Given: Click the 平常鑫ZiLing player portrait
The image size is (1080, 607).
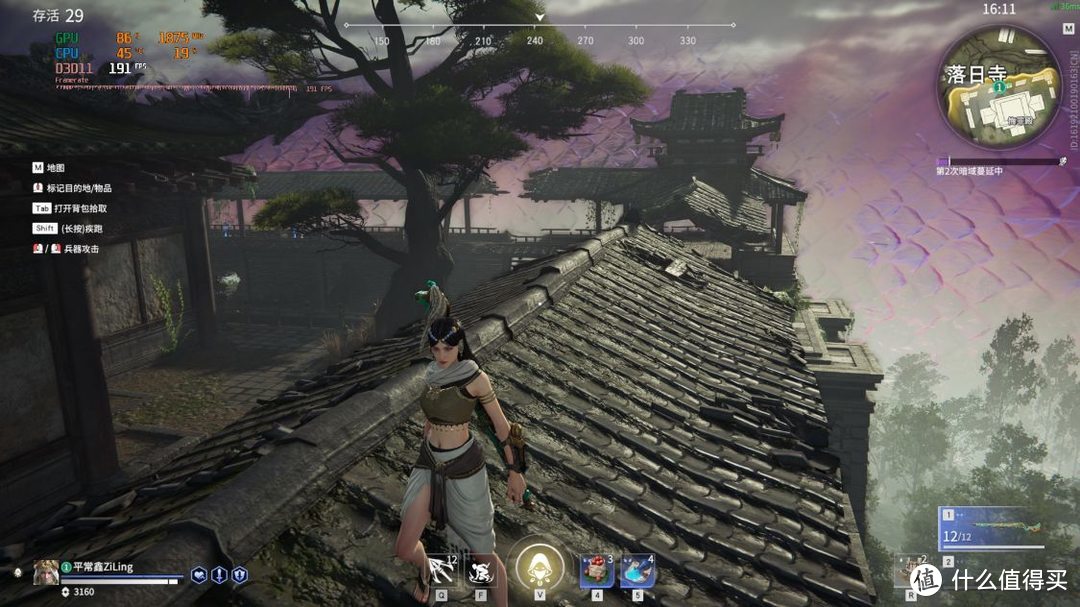Looking at the screenshot, I should pyautogui.click(x=45, y=571).
